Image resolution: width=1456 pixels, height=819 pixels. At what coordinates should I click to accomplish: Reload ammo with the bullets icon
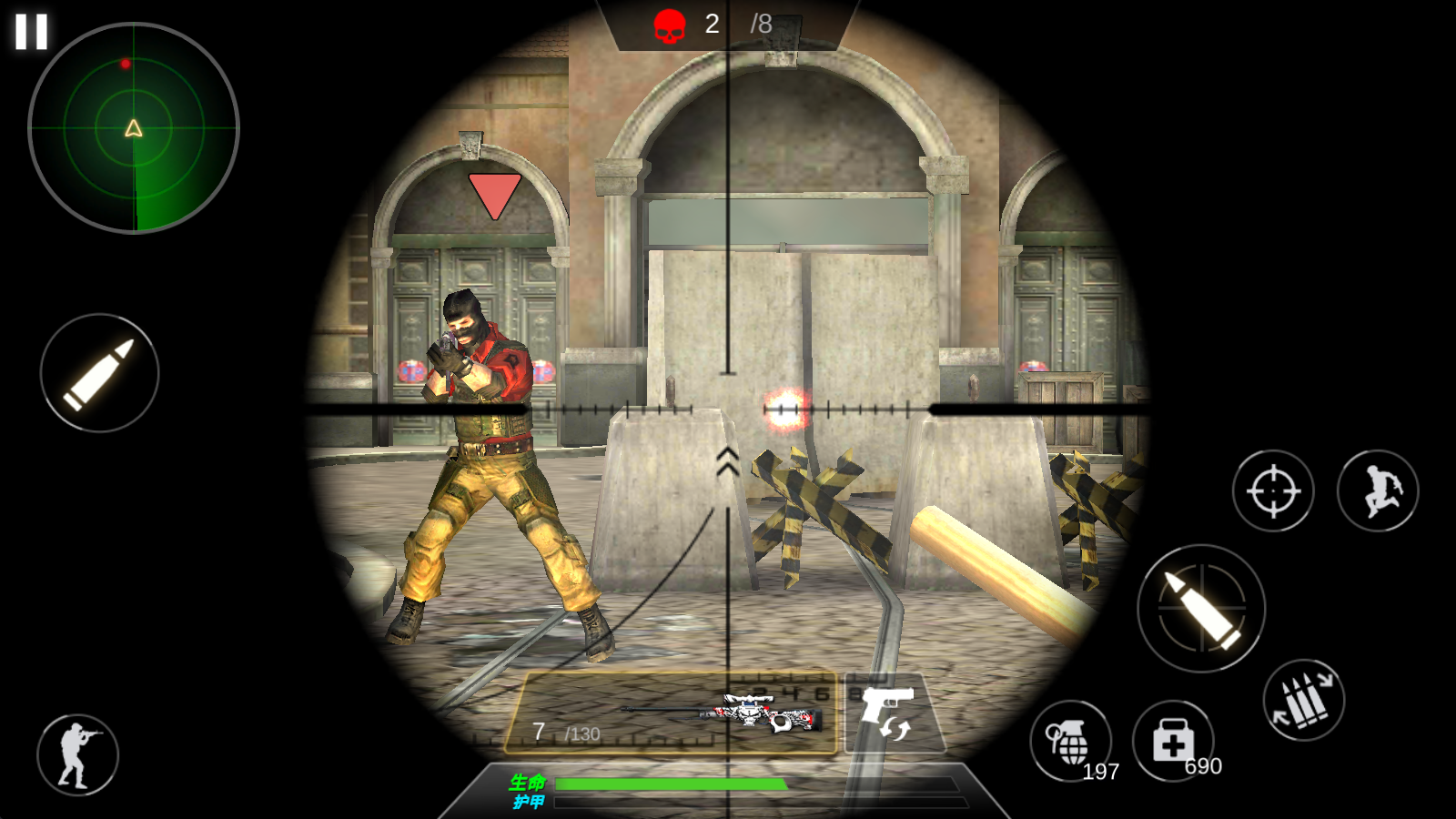(1303, 700)
